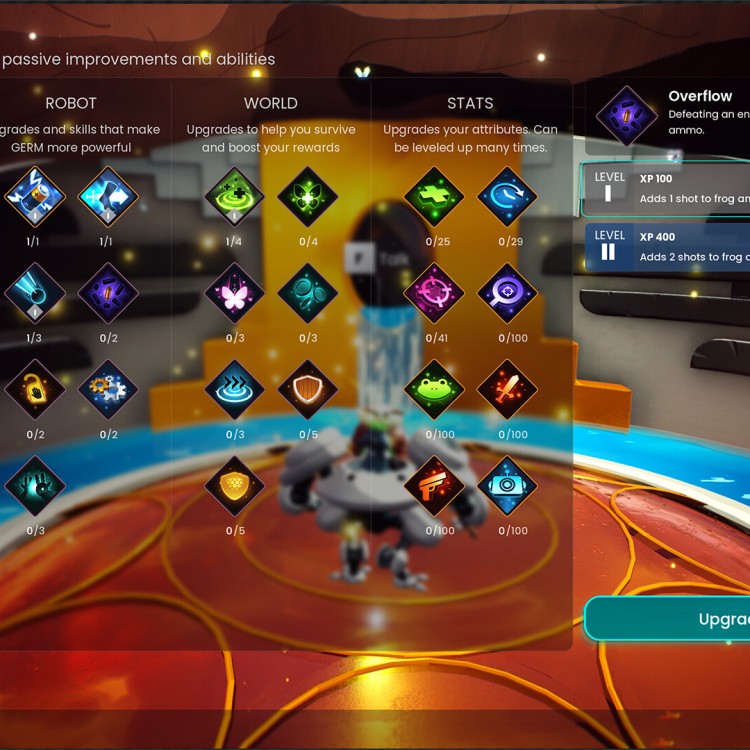Select the glowing hand upgrade

click(35, 486)
